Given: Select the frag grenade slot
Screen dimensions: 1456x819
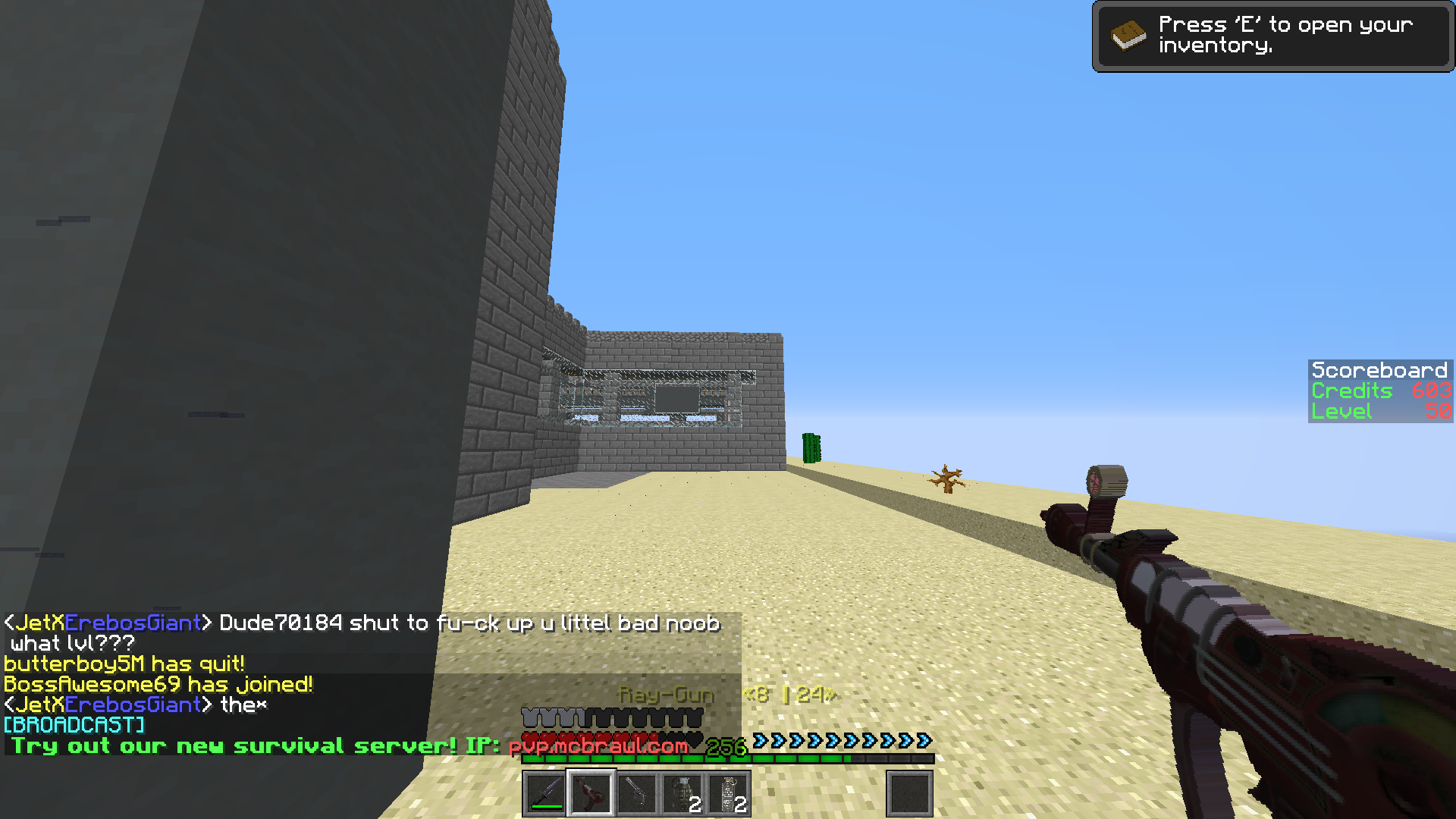Looking at the screenshot, I should [683, 794].
